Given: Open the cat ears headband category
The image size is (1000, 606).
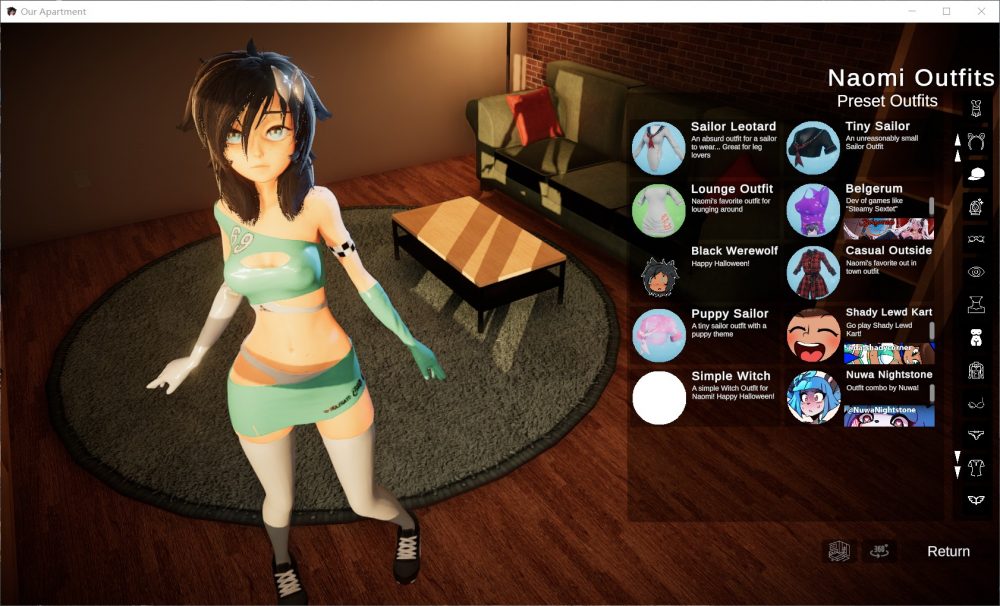Looking at the screenshot, I should click(x=976, y=140).
